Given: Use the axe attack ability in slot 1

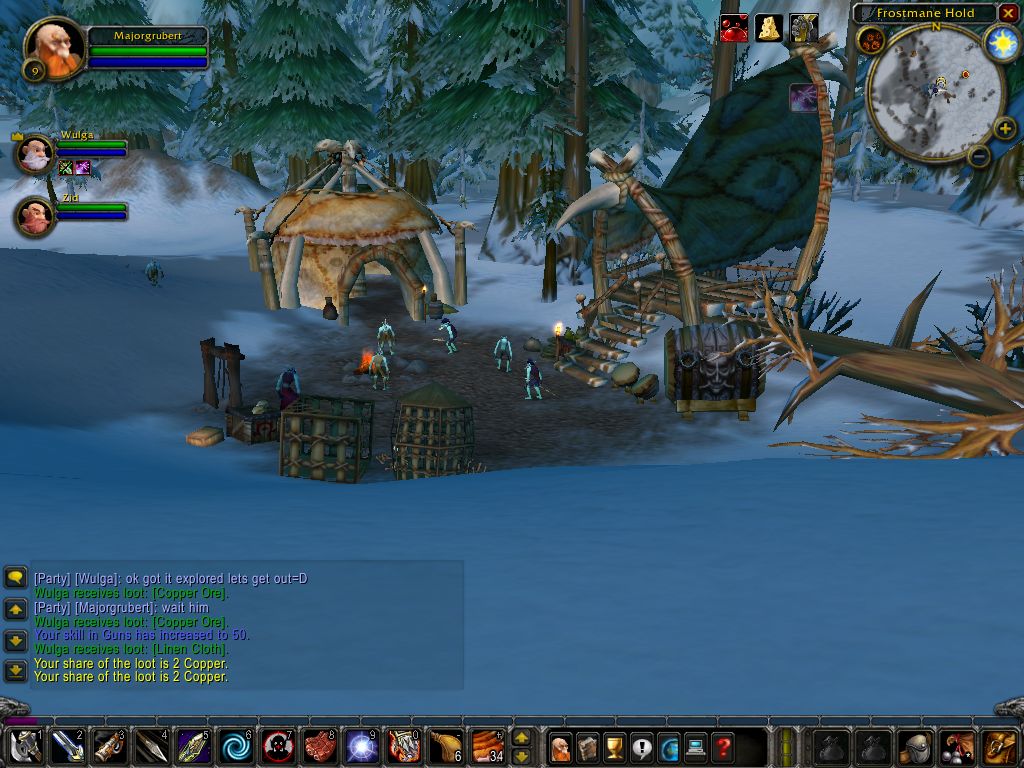Looking at the screenshot, I should coord(24,747).
